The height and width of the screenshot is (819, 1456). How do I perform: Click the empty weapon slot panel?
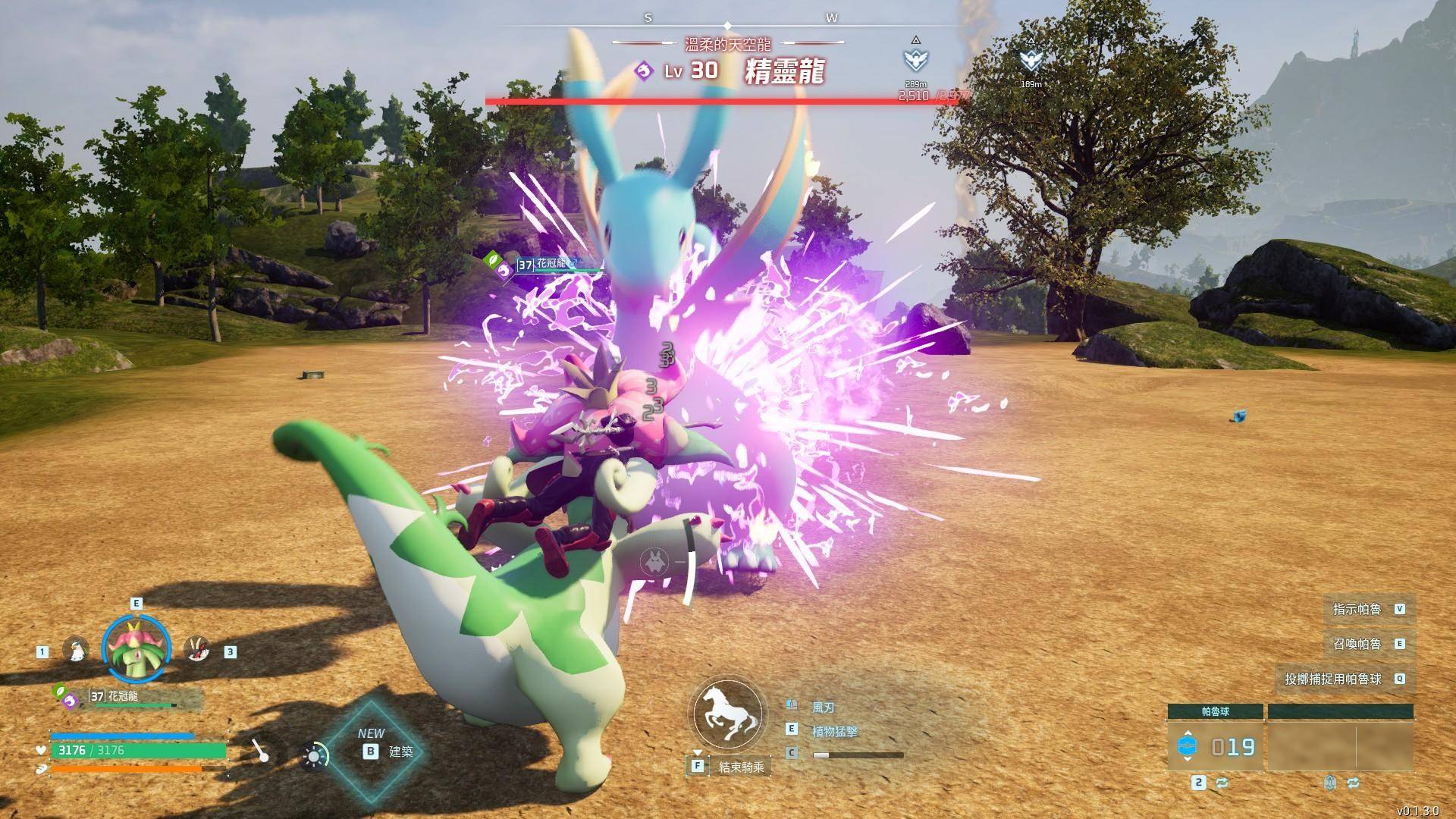click(x=1340, y=746)
